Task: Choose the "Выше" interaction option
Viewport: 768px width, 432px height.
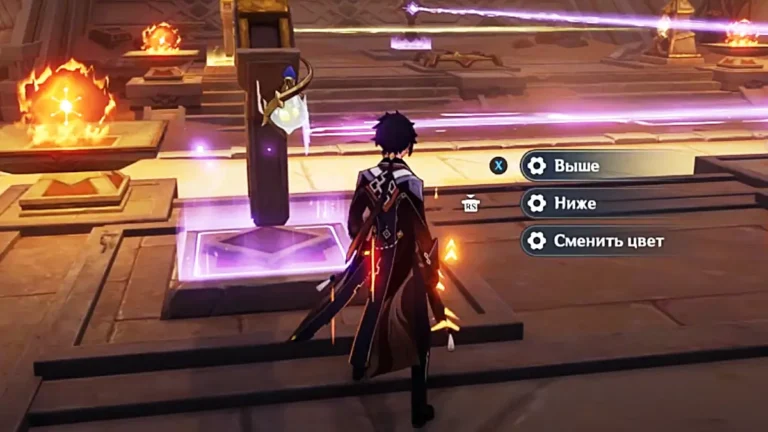Action: click(600, 166)
